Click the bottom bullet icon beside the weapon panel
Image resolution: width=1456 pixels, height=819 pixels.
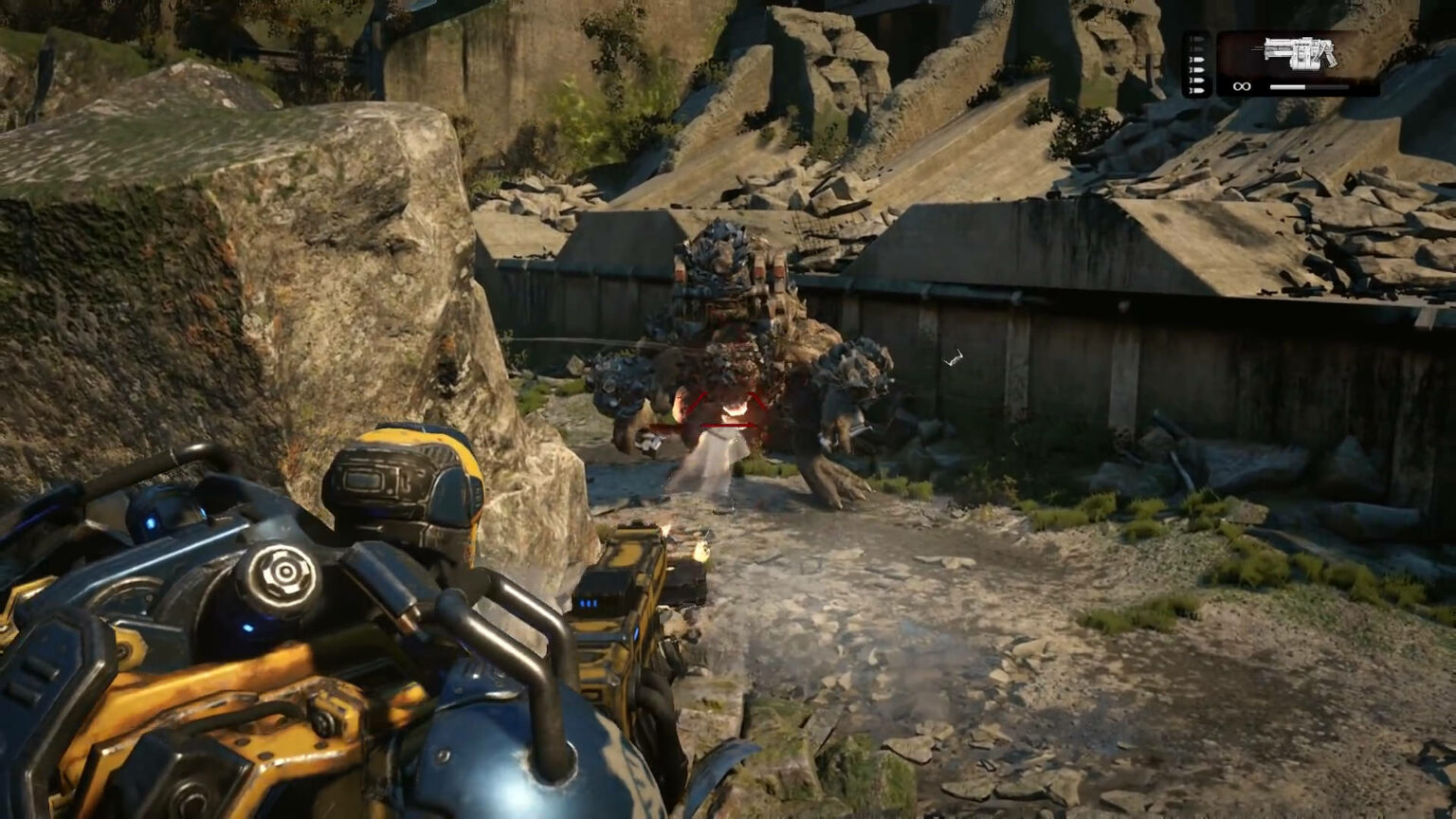[x=1197, y=90]
